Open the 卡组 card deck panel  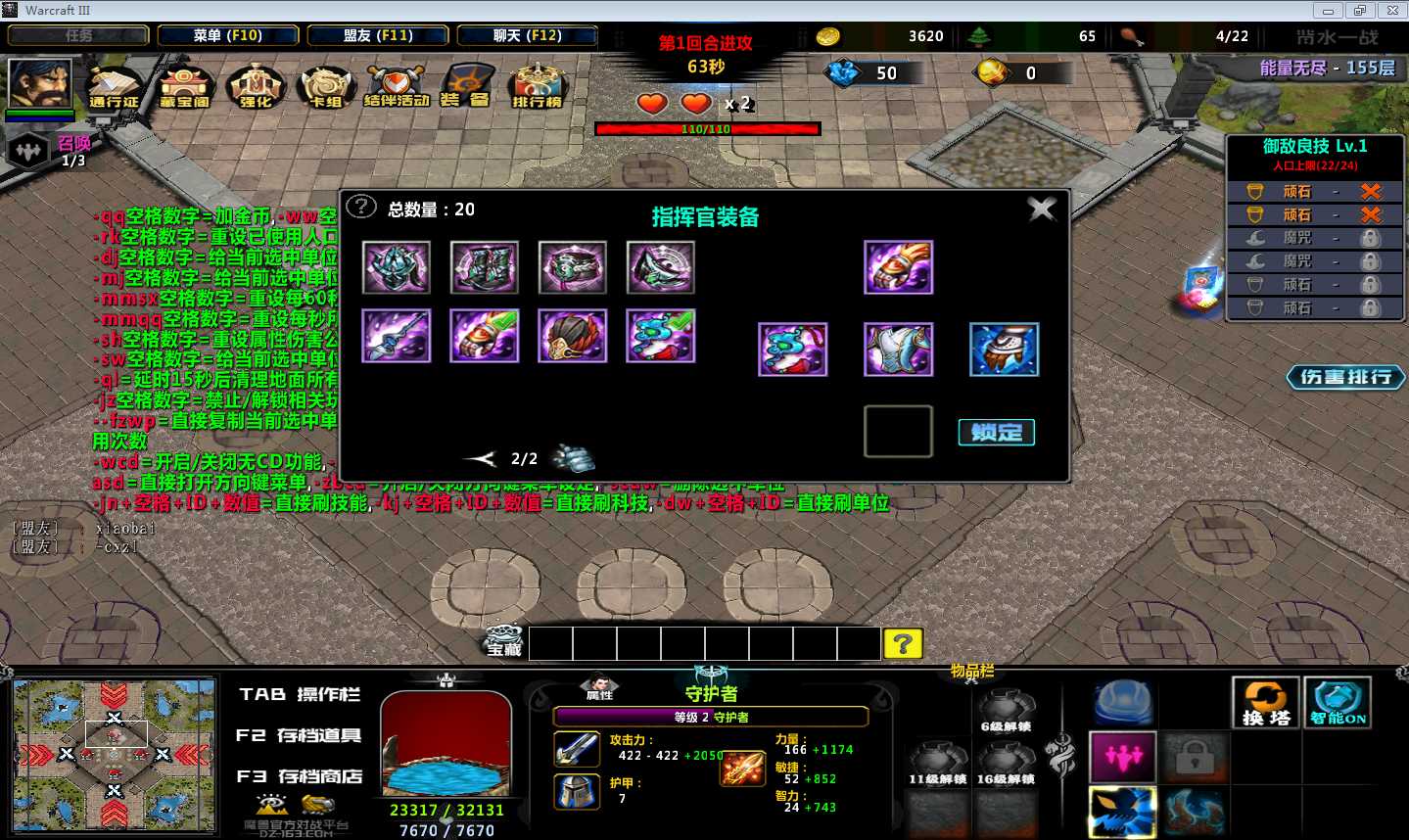click(324, 87)
